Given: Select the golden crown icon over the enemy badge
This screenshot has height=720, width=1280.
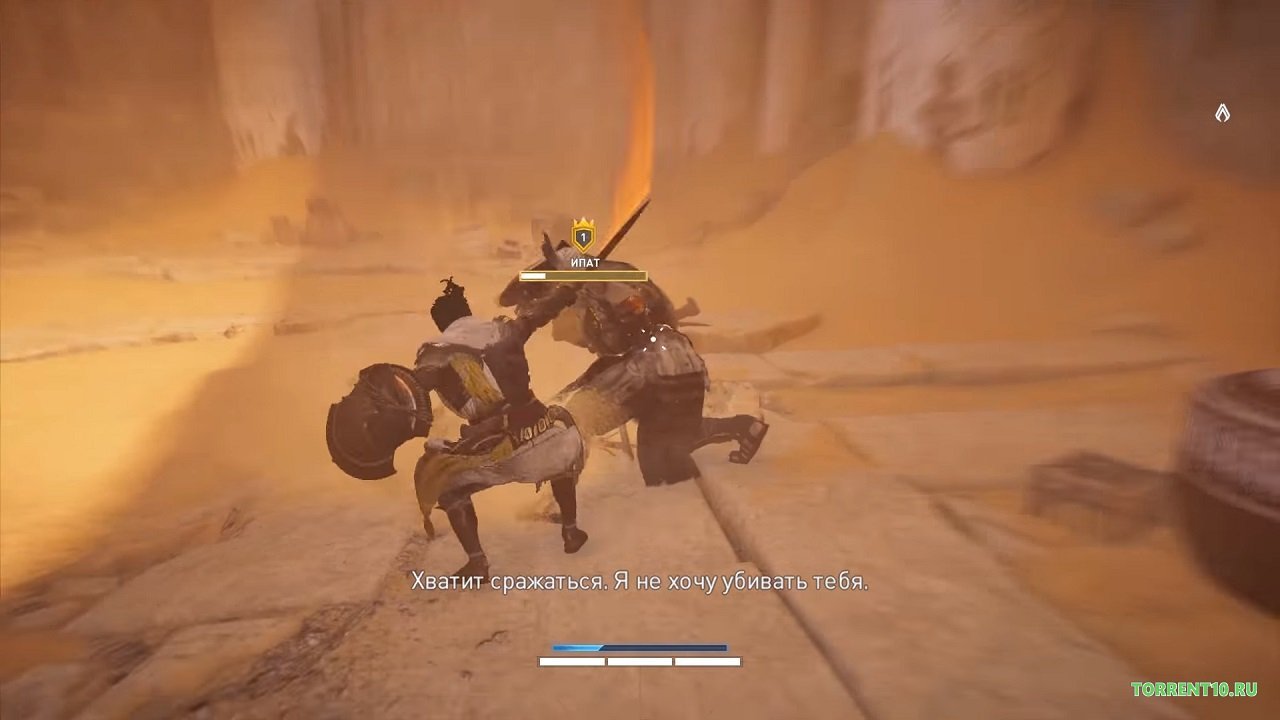Looking at the screenshot, I should 582,222.
